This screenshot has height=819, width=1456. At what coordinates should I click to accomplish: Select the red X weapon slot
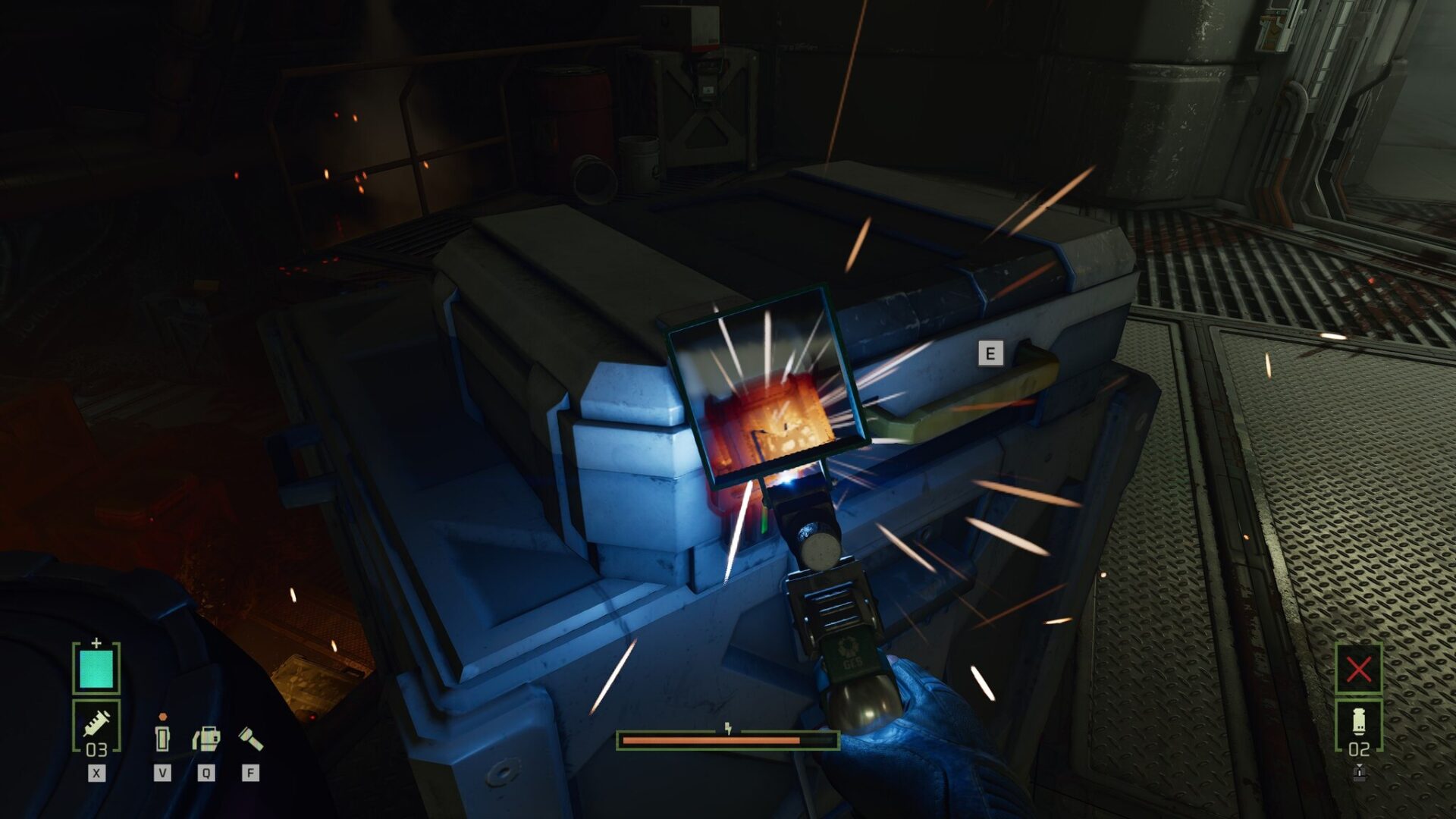[x=1358, y=669]
